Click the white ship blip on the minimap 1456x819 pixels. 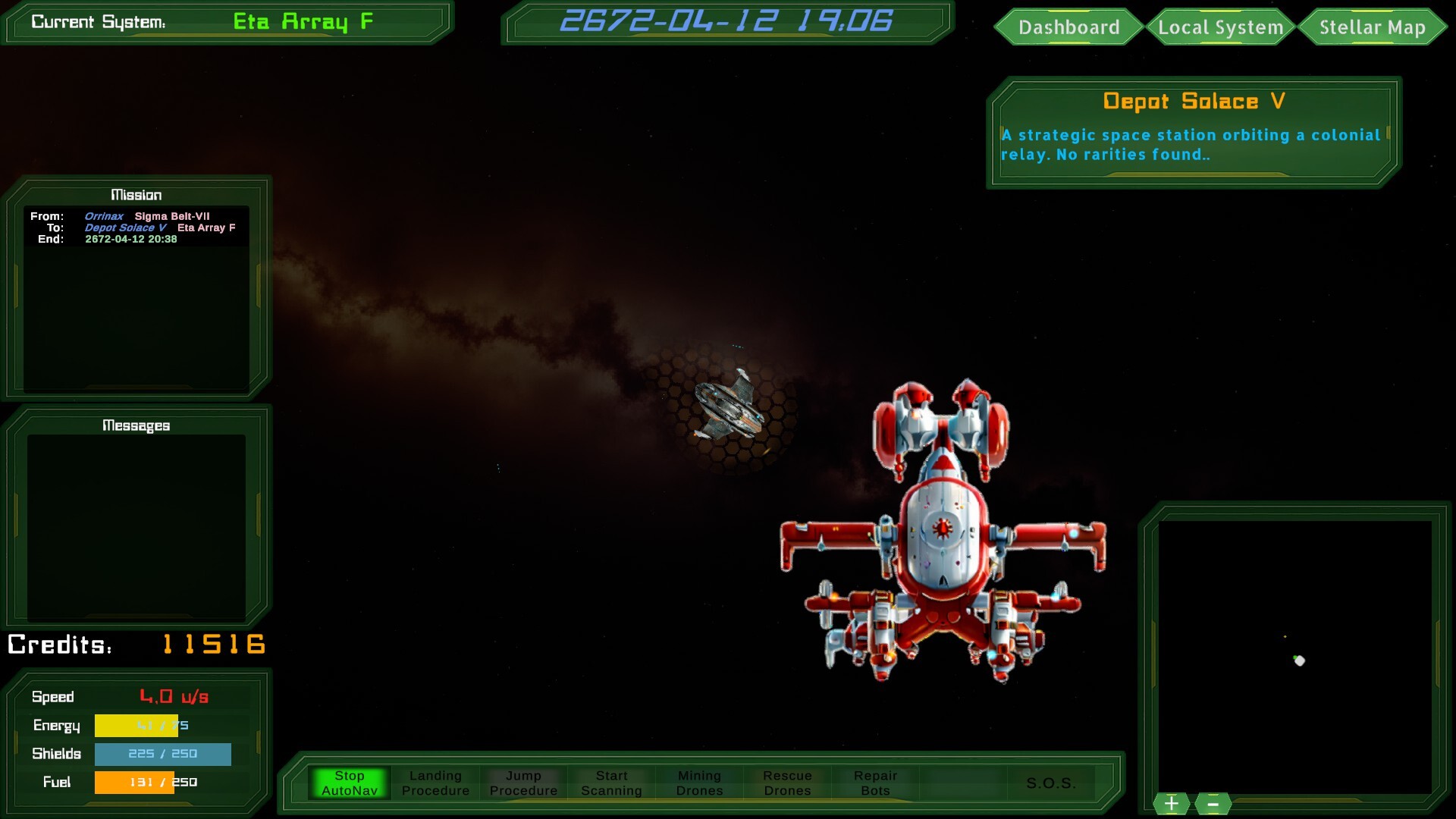(1299, 661)
